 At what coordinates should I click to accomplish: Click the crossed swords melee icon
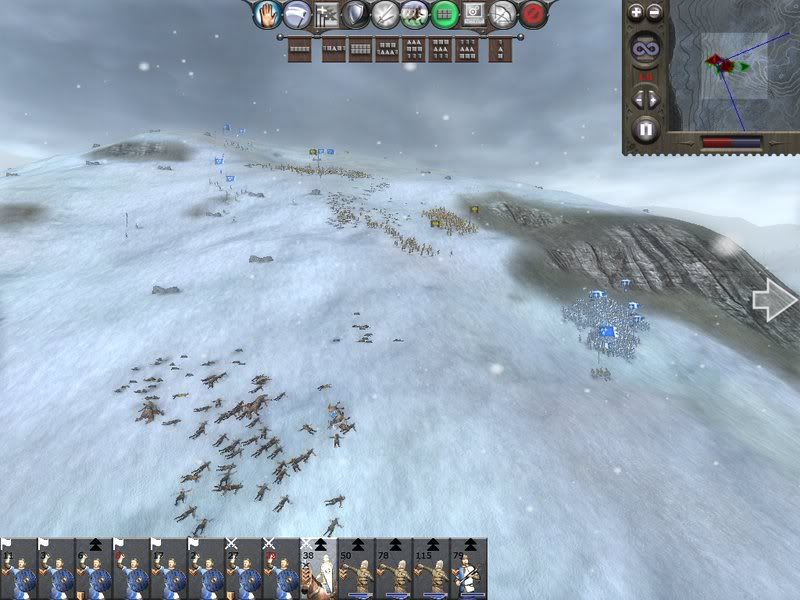385,14
